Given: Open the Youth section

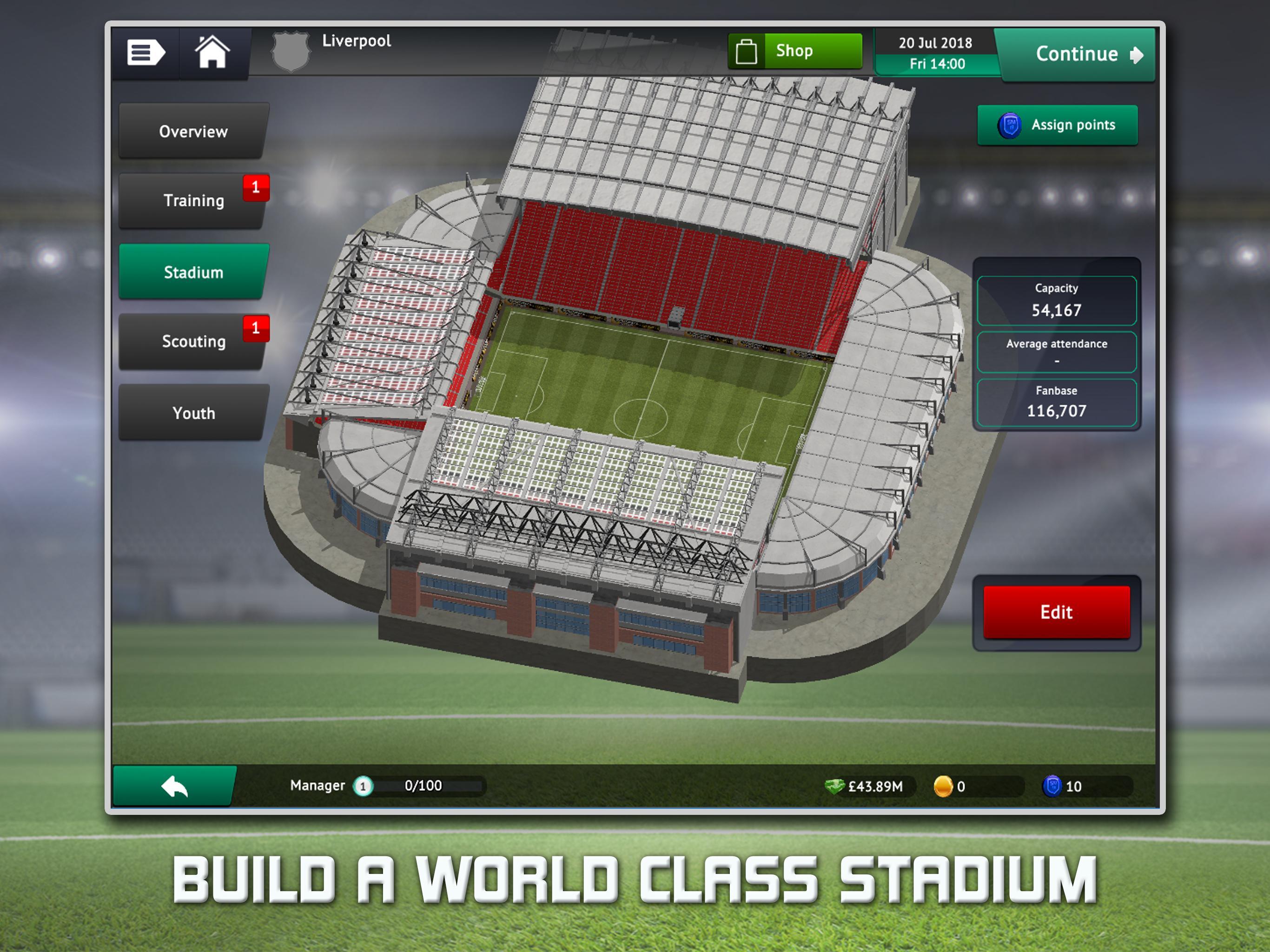Looking at the screenshot, I should point(192,412).
